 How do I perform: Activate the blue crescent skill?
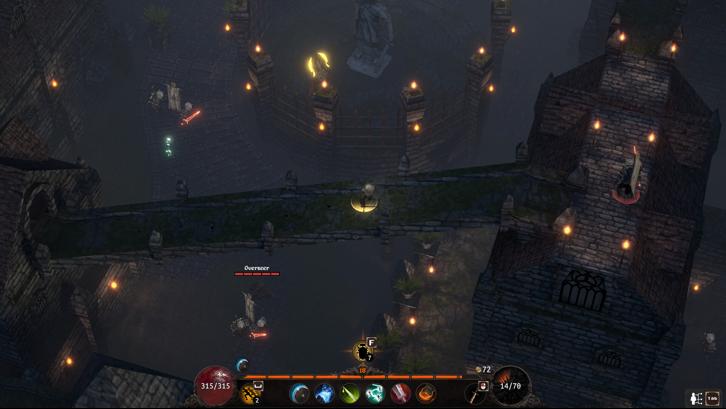click(299, 393)
